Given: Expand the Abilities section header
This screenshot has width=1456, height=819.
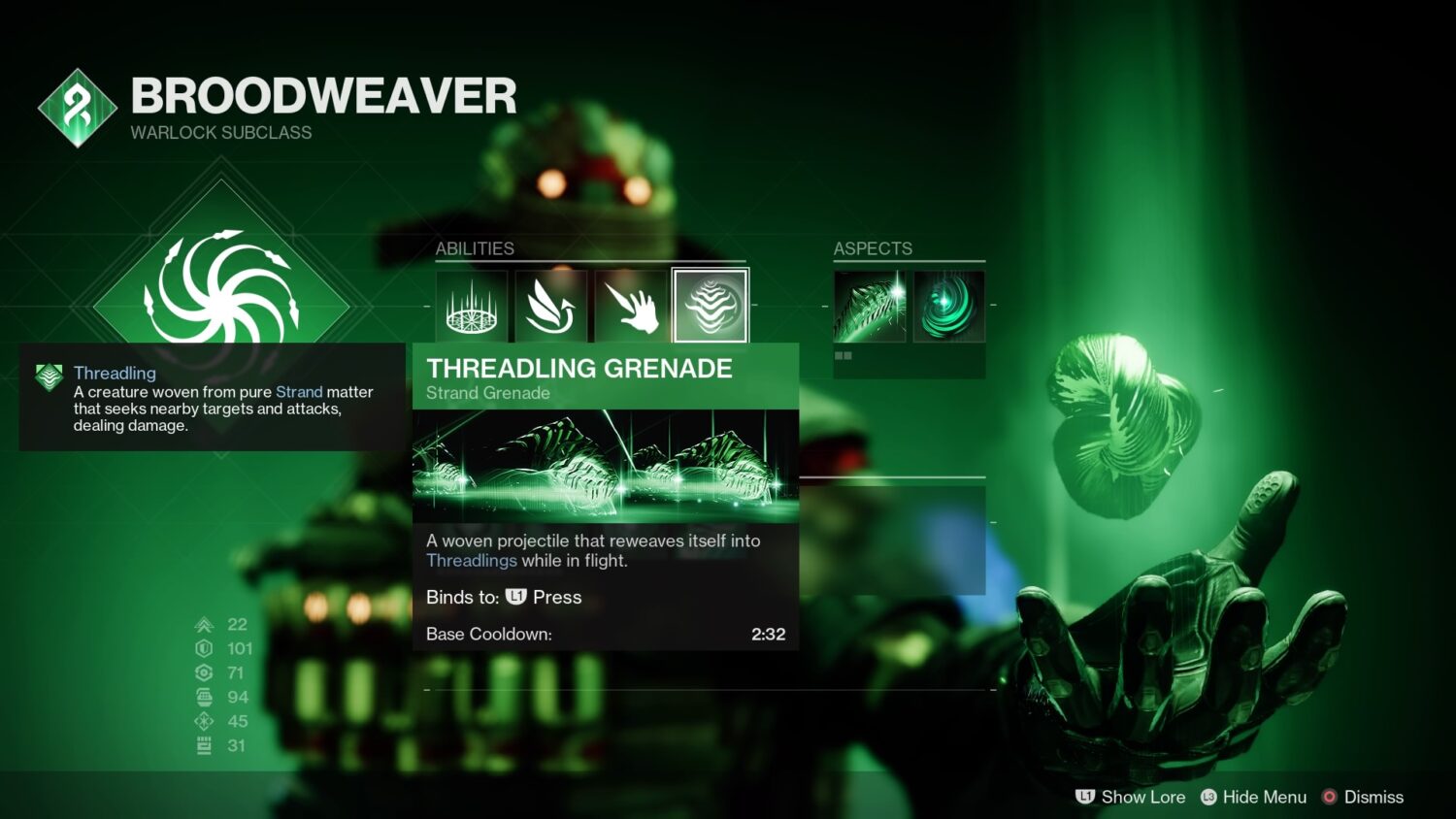Looking at the screenshot, I should click(475, 248).
